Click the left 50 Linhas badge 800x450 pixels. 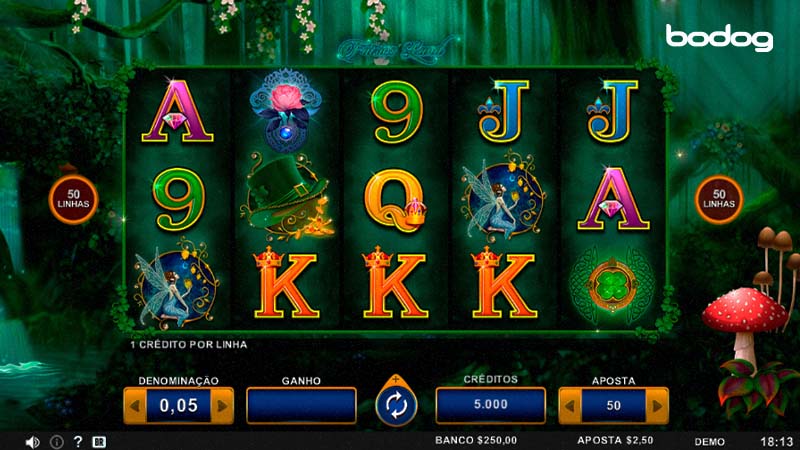(74, 198)
